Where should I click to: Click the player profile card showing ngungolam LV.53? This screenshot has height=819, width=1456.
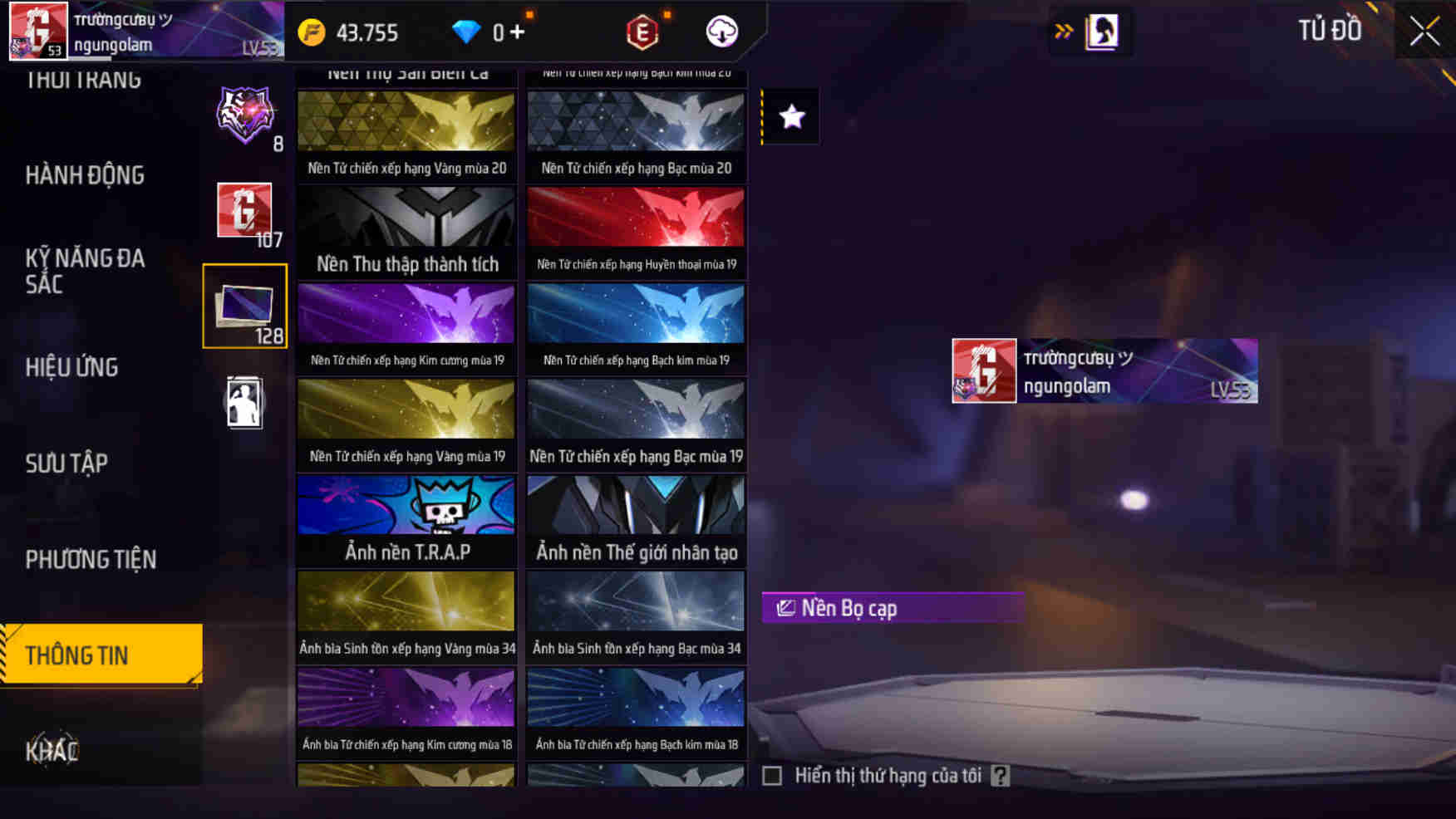click(1105, 370)
